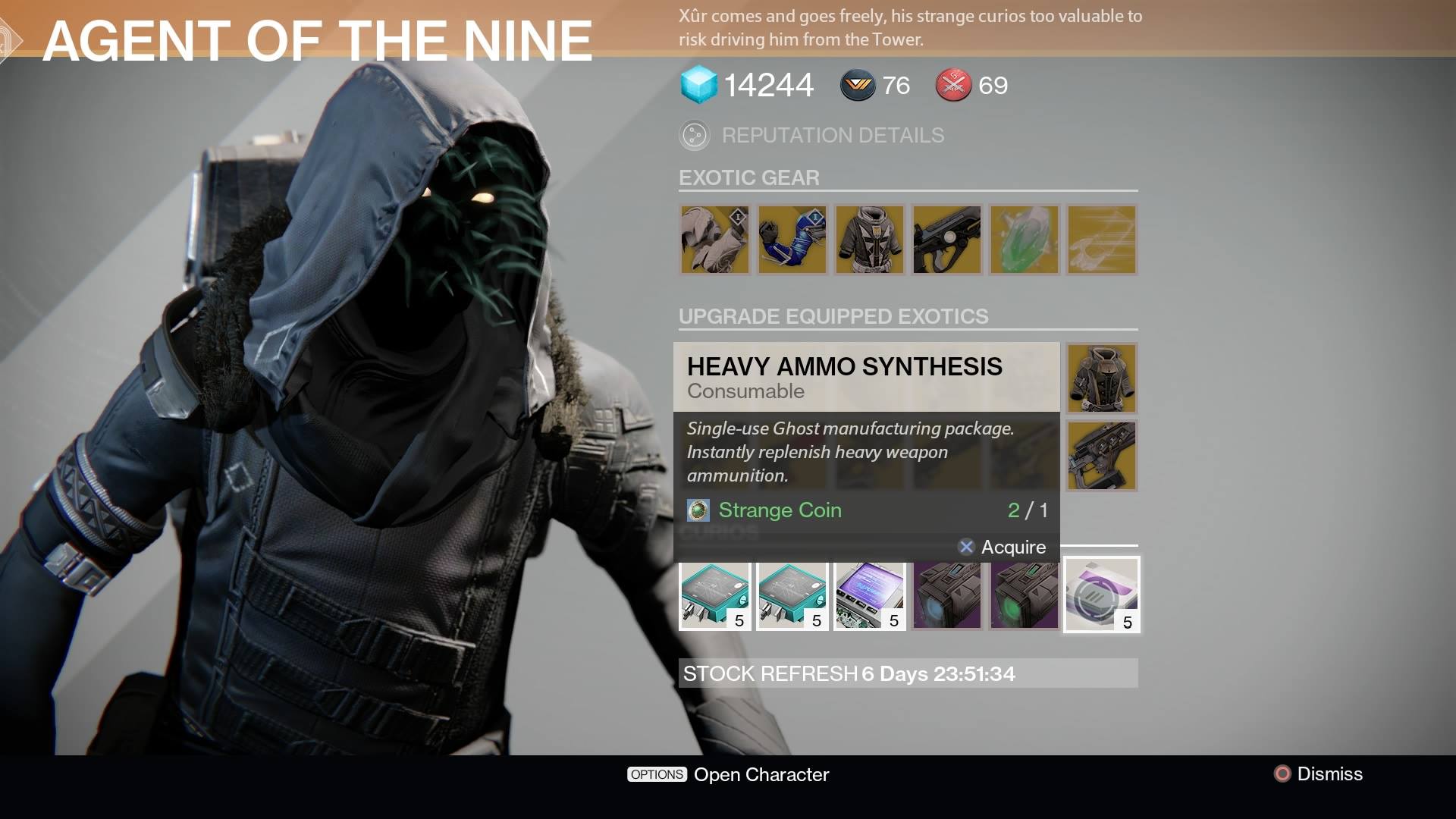Image resolution: width=1456 pixels, height=819 pixels.
Task: Click the faded last Exotic Gear slot
Action: (x=1102, y=240)
